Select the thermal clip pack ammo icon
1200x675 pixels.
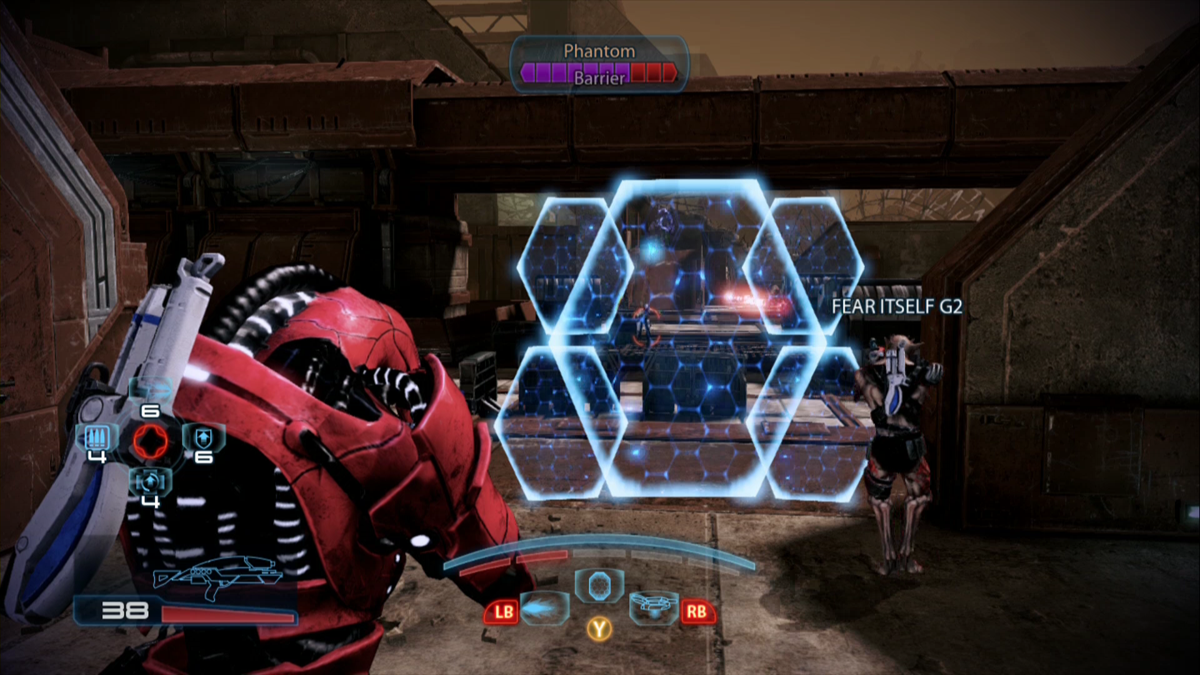(97, 437)
